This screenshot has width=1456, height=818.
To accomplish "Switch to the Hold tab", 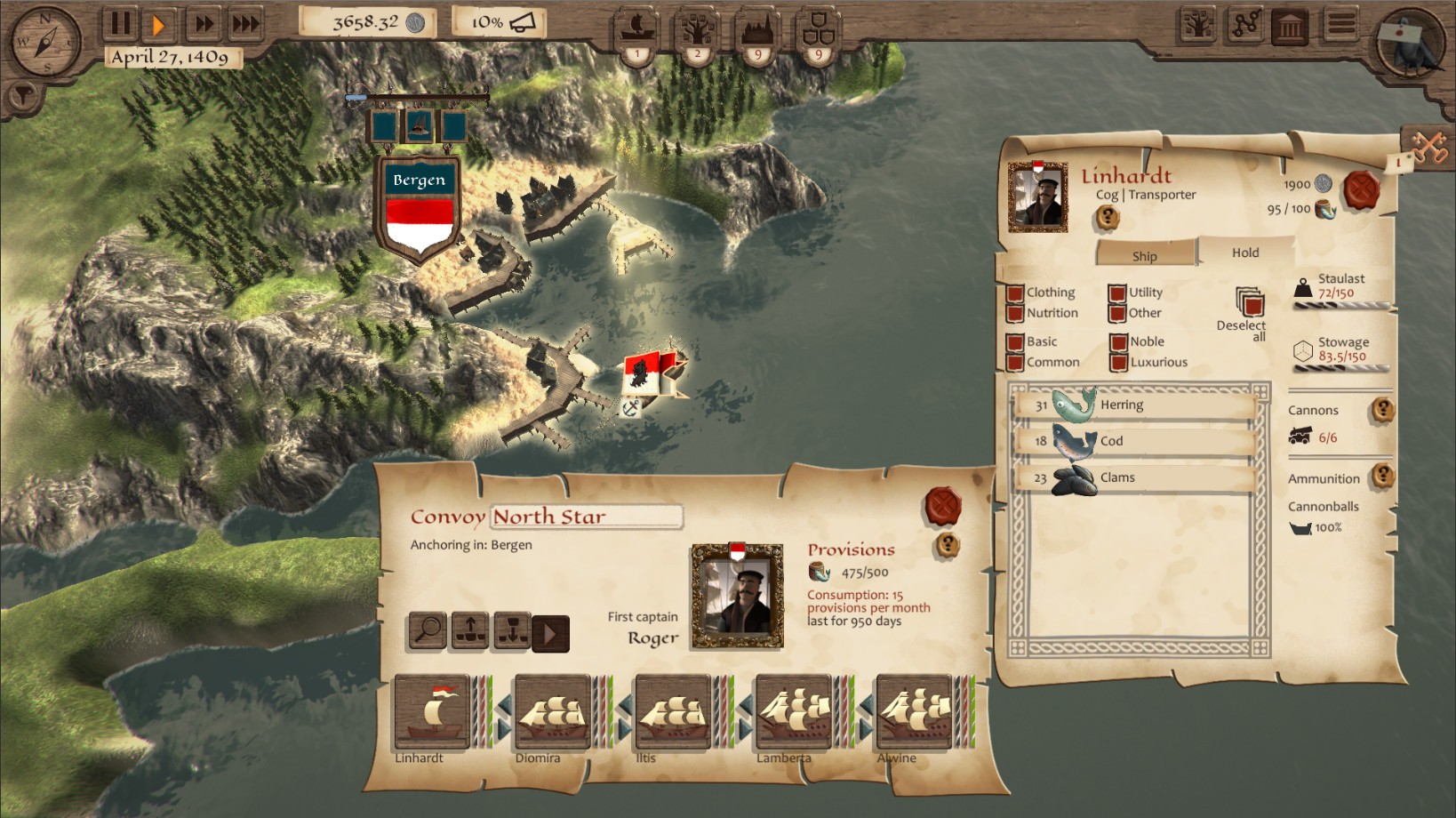I will 1244,253.
